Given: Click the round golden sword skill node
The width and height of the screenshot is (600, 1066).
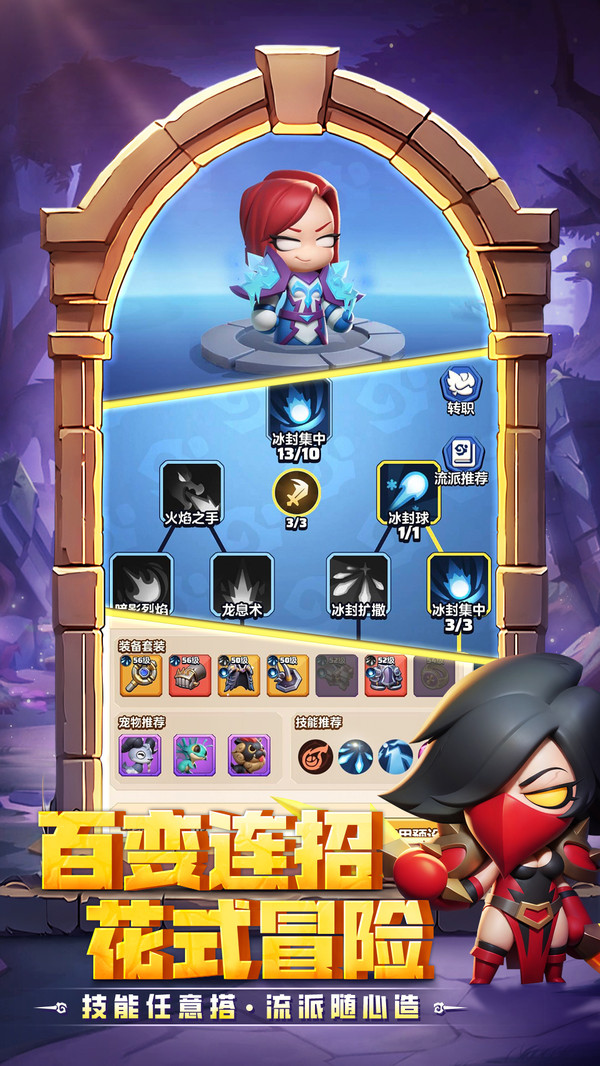Looking at the screenshot, I should tap(297, 491).
